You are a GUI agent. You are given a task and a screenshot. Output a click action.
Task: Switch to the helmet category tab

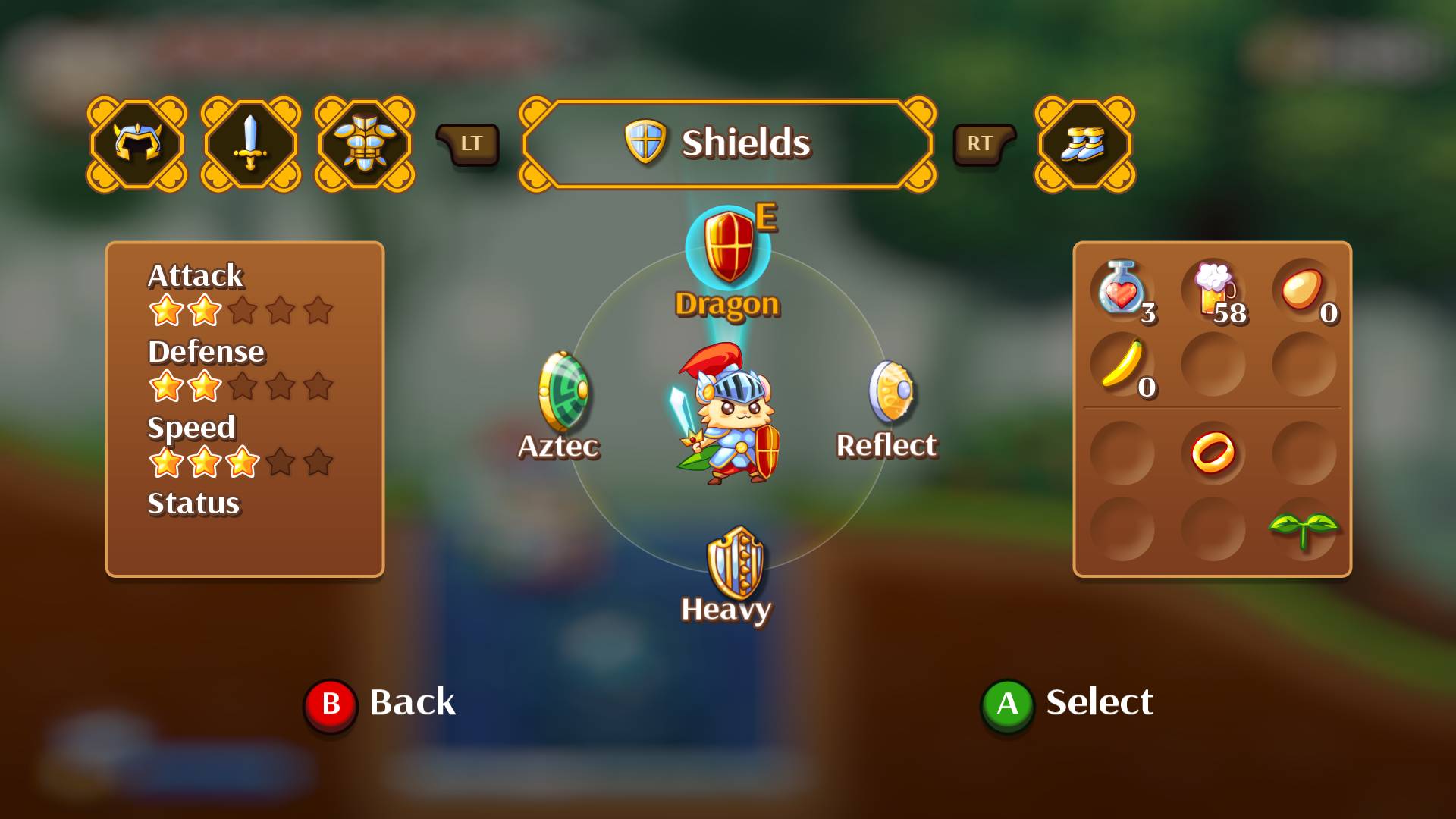pos(137,143)
